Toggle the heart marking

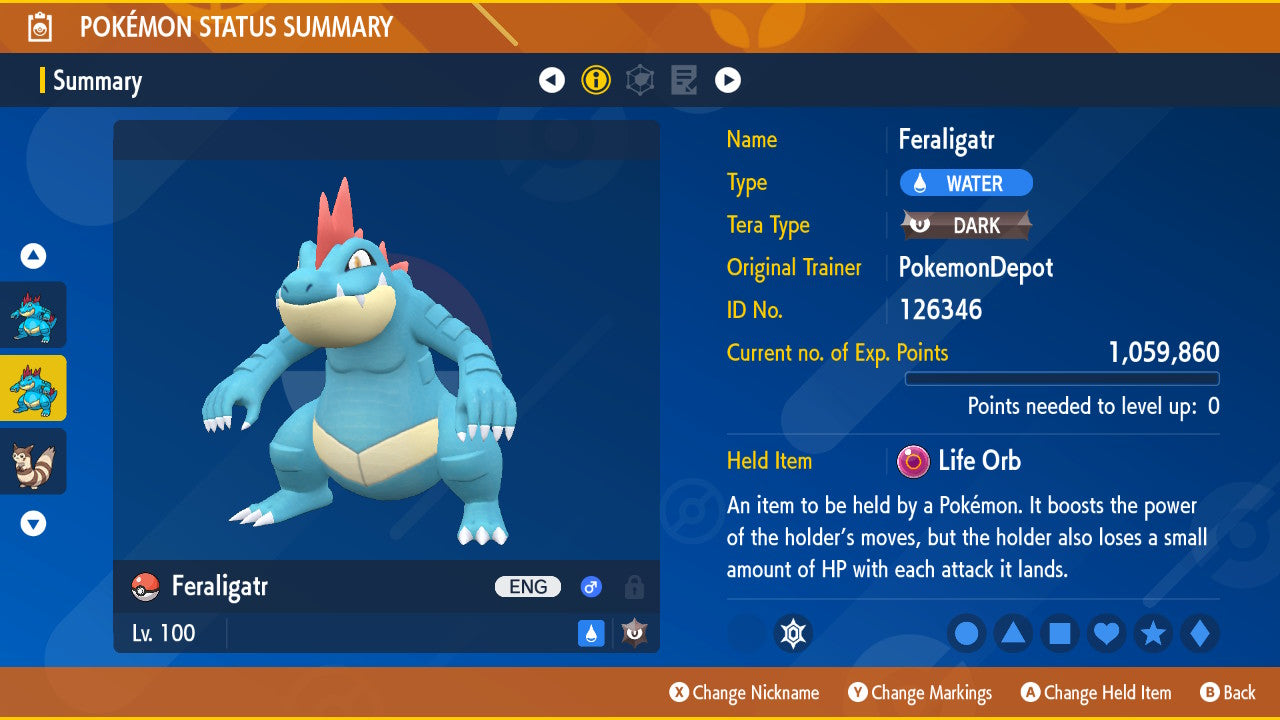coord(1106,633)
